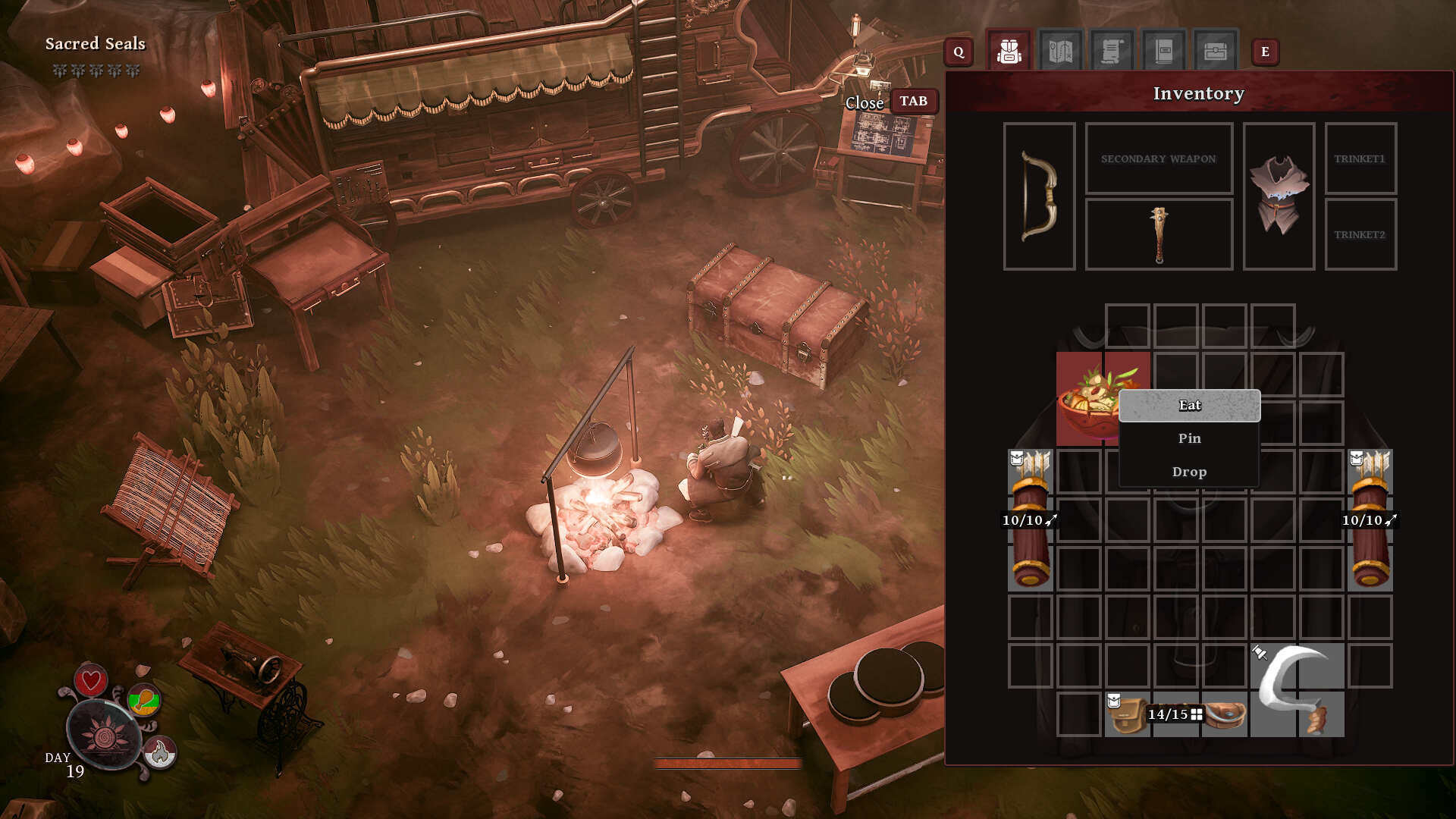Choose Eat from the context menu

pyautogui.click(x=1189, y=406)
